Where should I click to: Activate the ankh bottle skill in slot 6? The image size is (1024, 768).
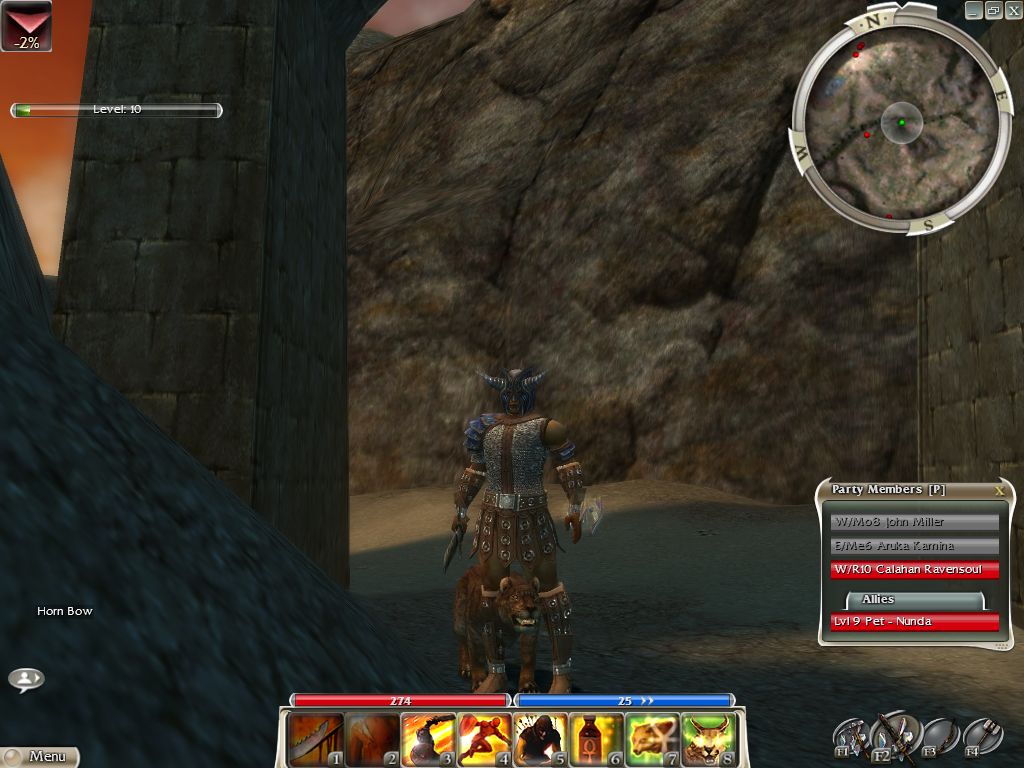pyautogui.click(x=596, y=739)
